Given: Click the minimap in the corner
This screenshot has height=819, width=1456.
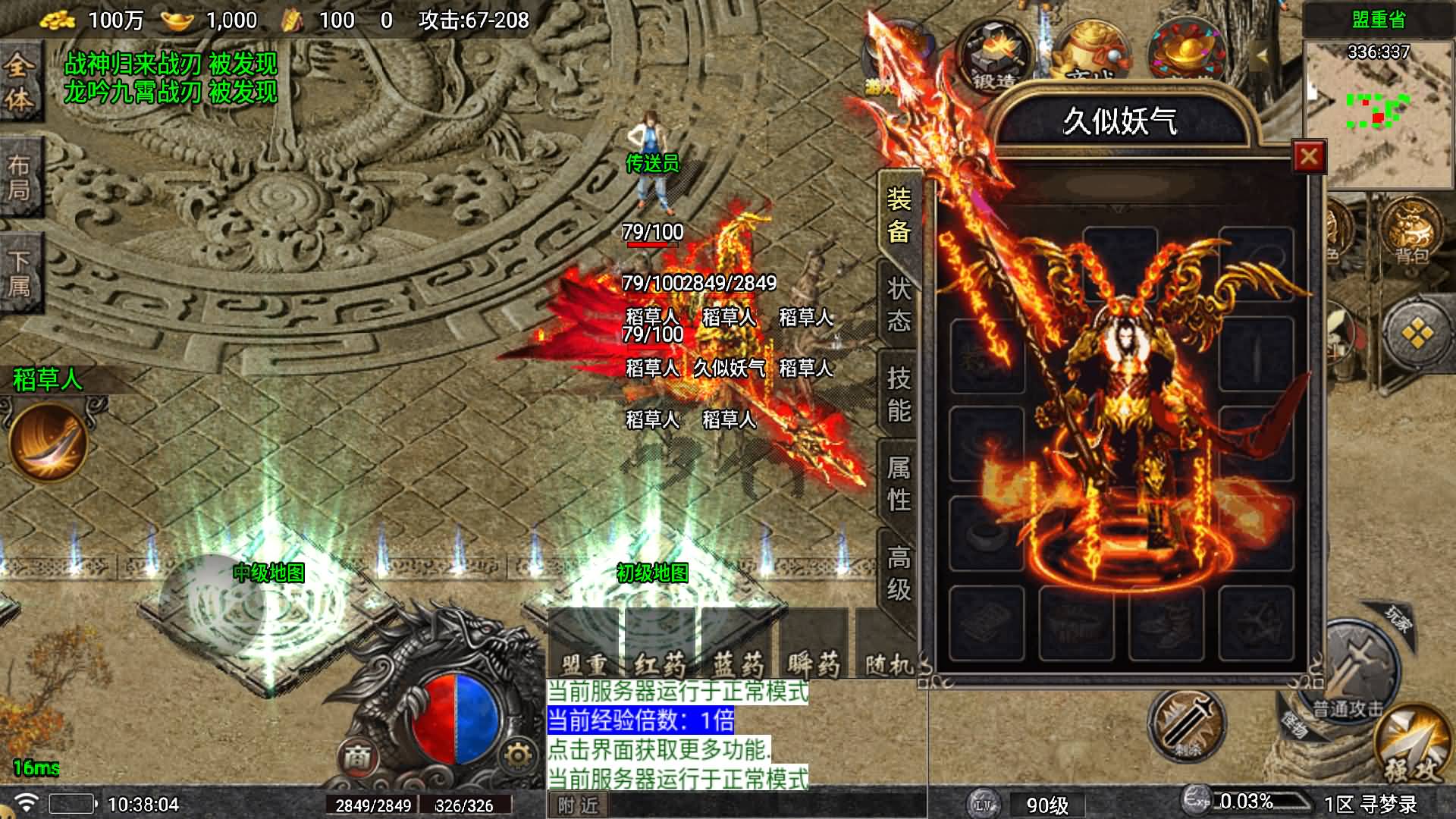Looking at the screenshot, I should [1379, 114].
